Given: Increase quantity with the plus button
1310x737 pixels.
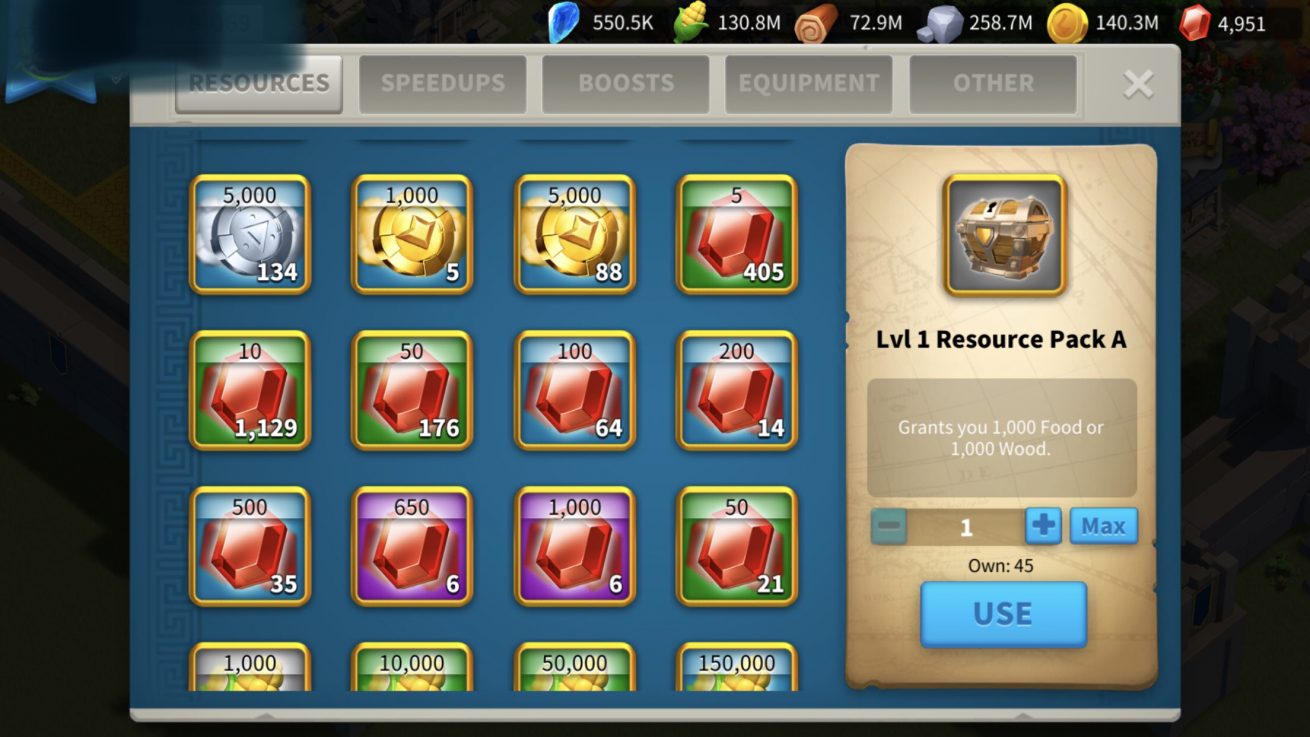Looking at the screenshot, I should click(1042, 526).
